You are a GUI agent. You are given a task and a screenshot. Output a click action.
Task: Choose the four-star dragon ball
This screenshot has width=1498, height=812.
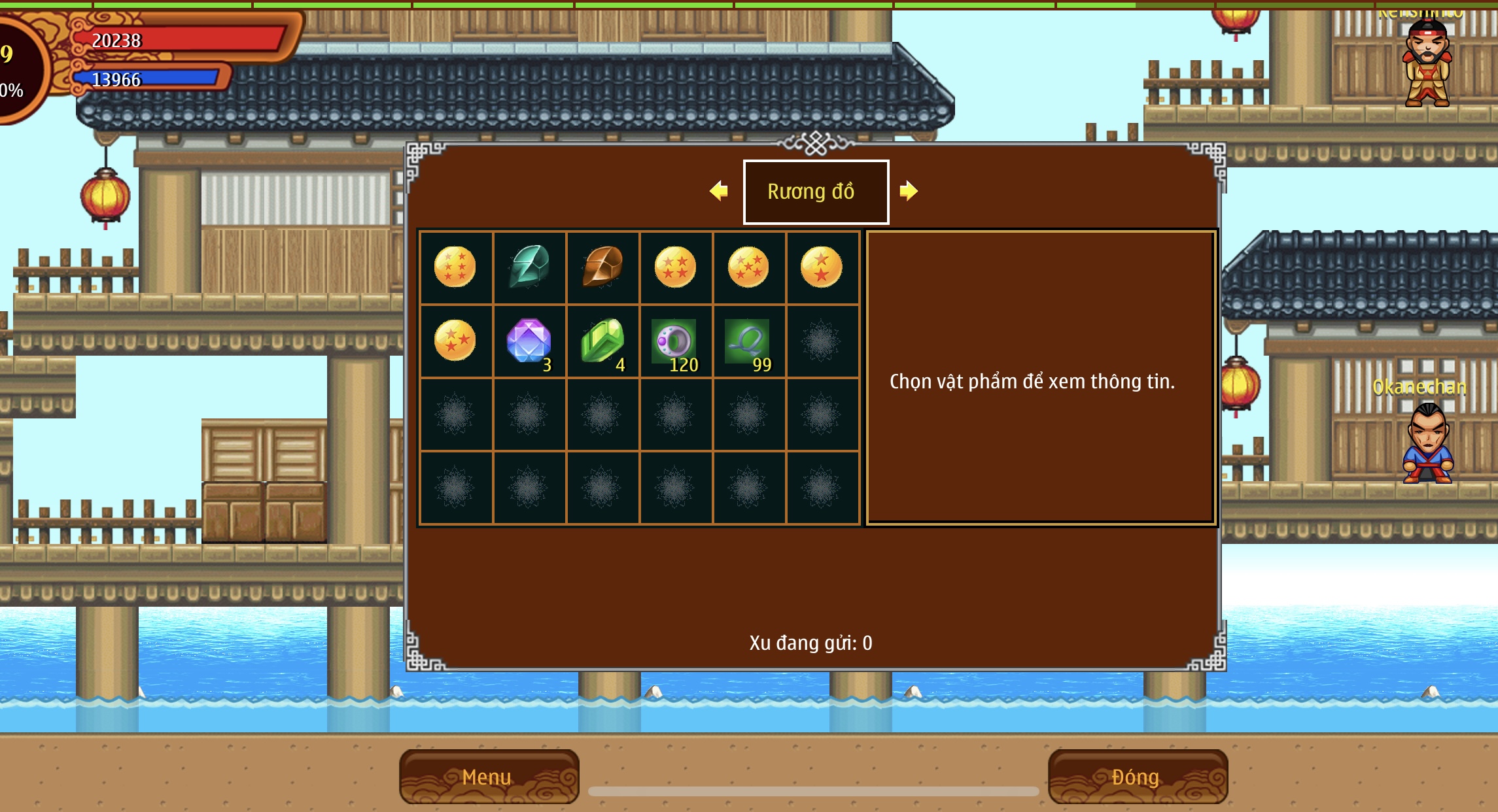point(675,267)
